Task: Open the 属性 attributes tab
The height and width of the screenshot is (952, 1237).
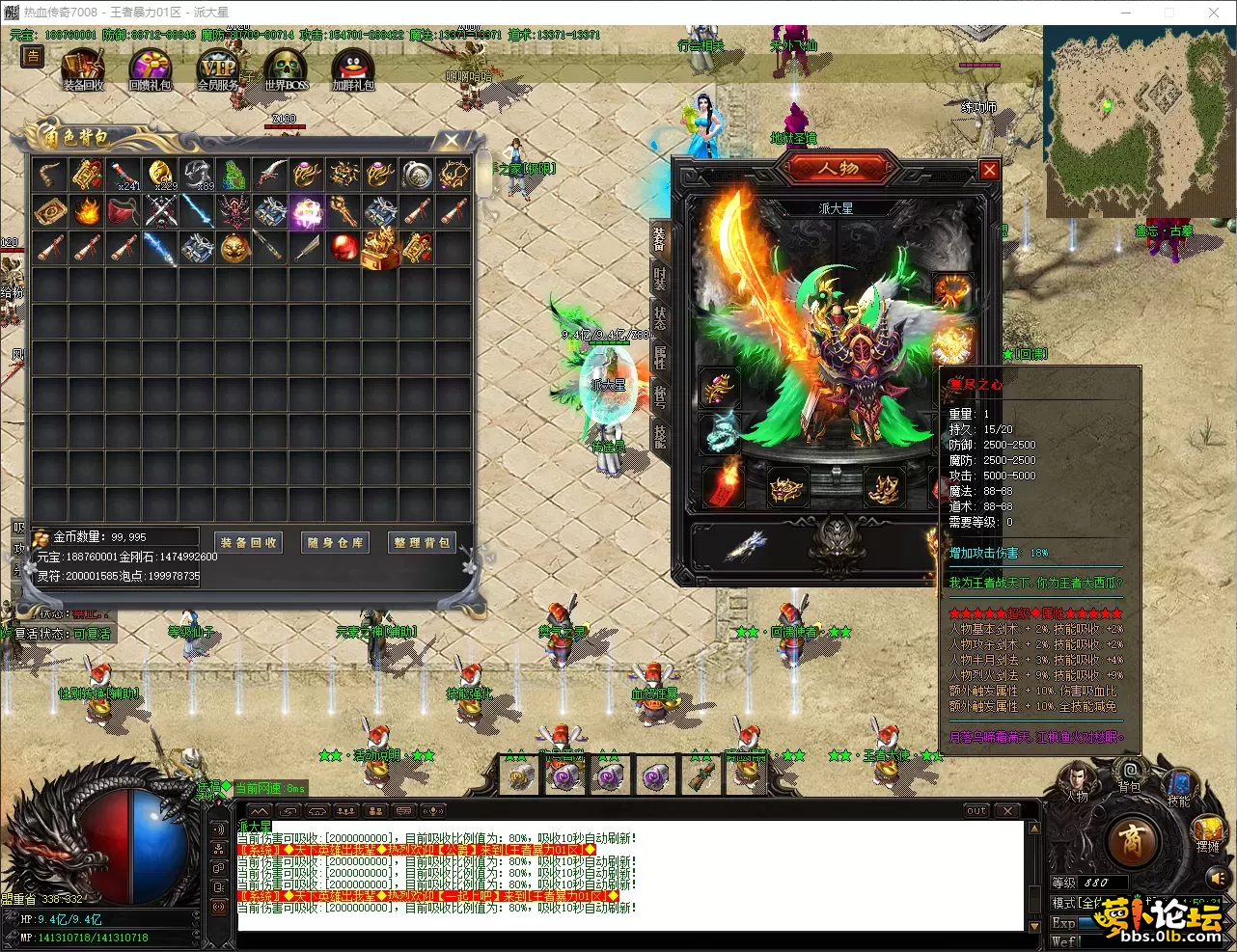Action: 660,357
